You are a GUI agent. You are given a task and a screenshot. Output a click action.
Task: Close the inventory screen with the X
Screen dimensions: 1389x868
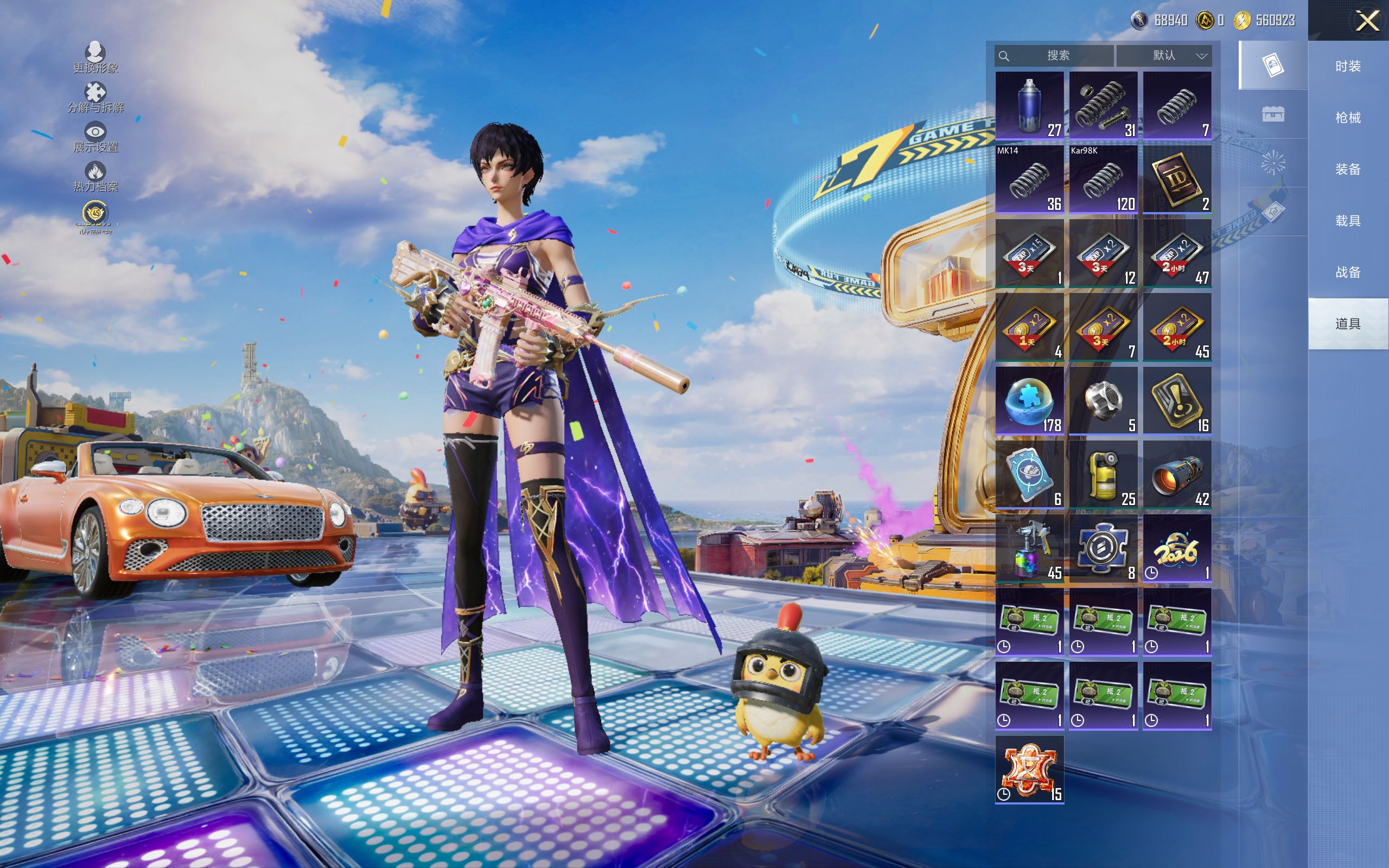tap(1367, 21)
